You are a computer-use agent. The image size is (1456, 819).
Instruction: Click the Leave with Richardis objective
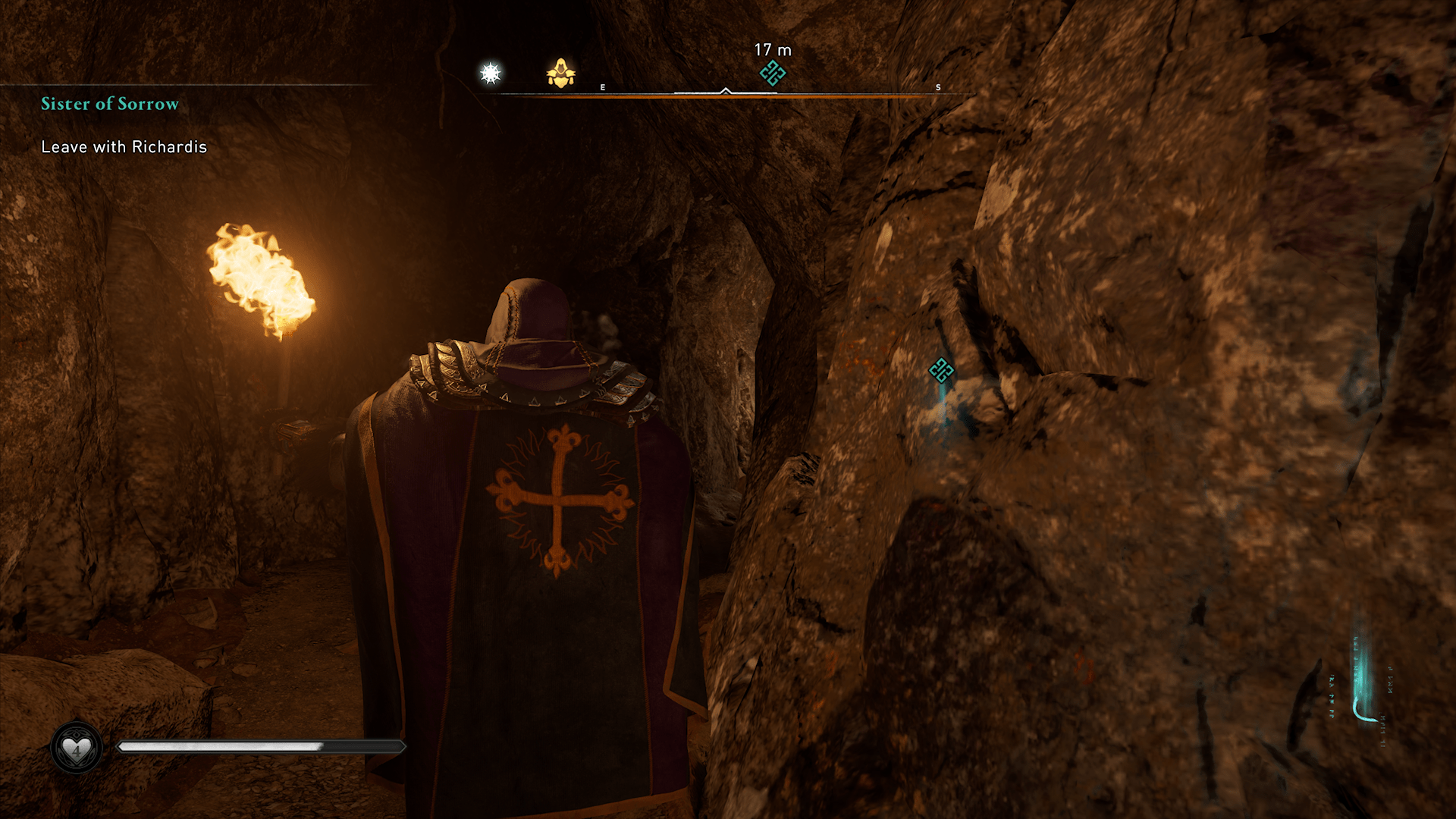coord(124,147)
